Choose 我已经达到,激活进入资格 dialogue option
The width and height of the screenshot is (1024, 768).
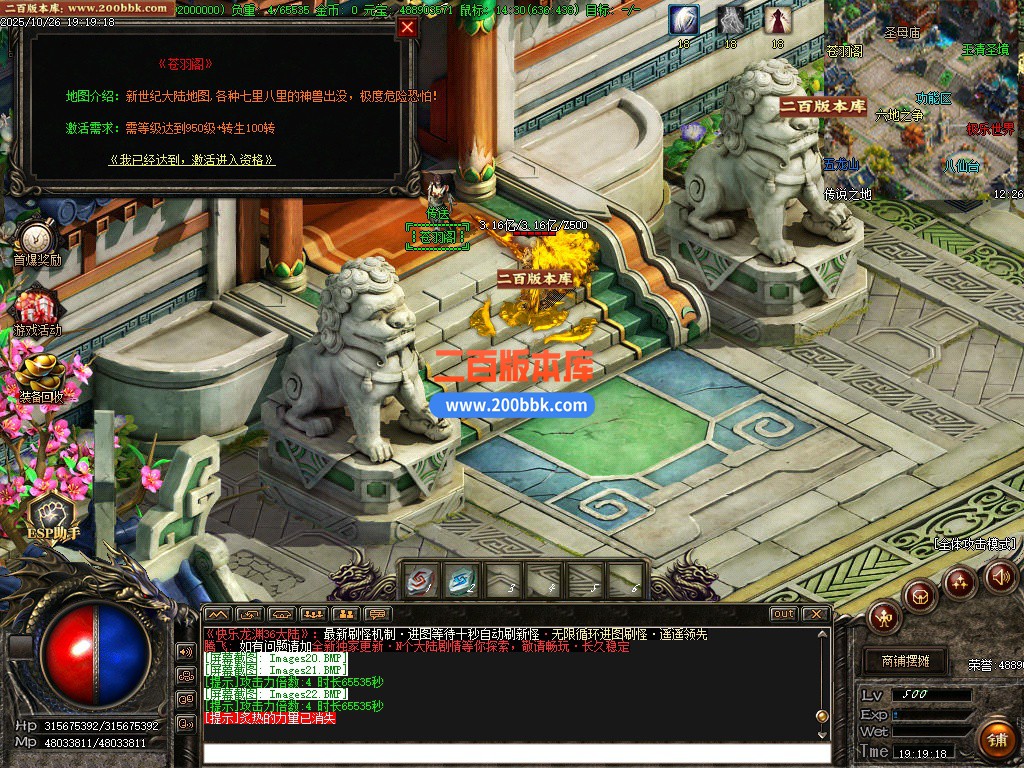[192, 160]
